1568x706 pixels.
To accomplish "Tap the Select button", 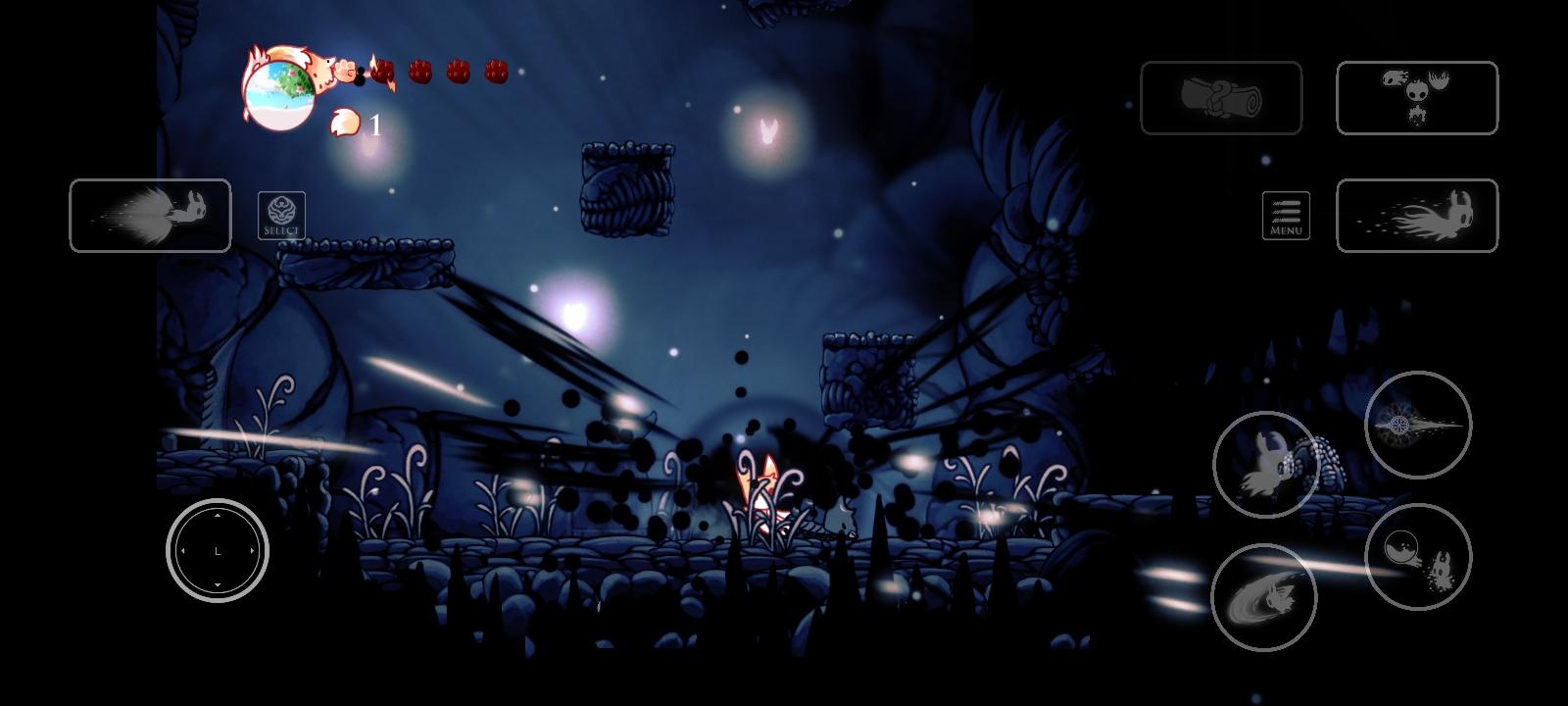I will 281,216.
